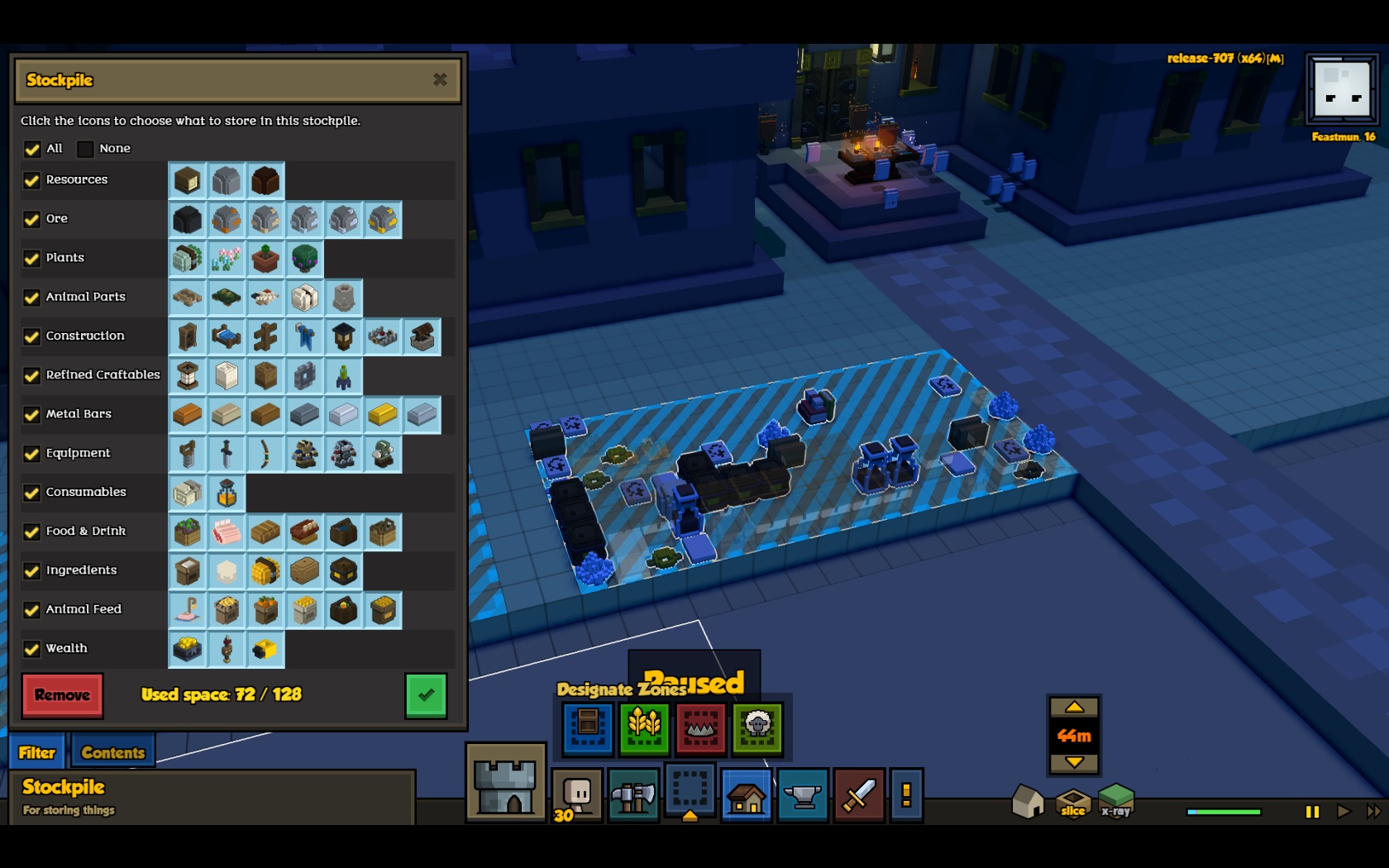Select the farm field zone button
1389x868 pixels.
644,727
